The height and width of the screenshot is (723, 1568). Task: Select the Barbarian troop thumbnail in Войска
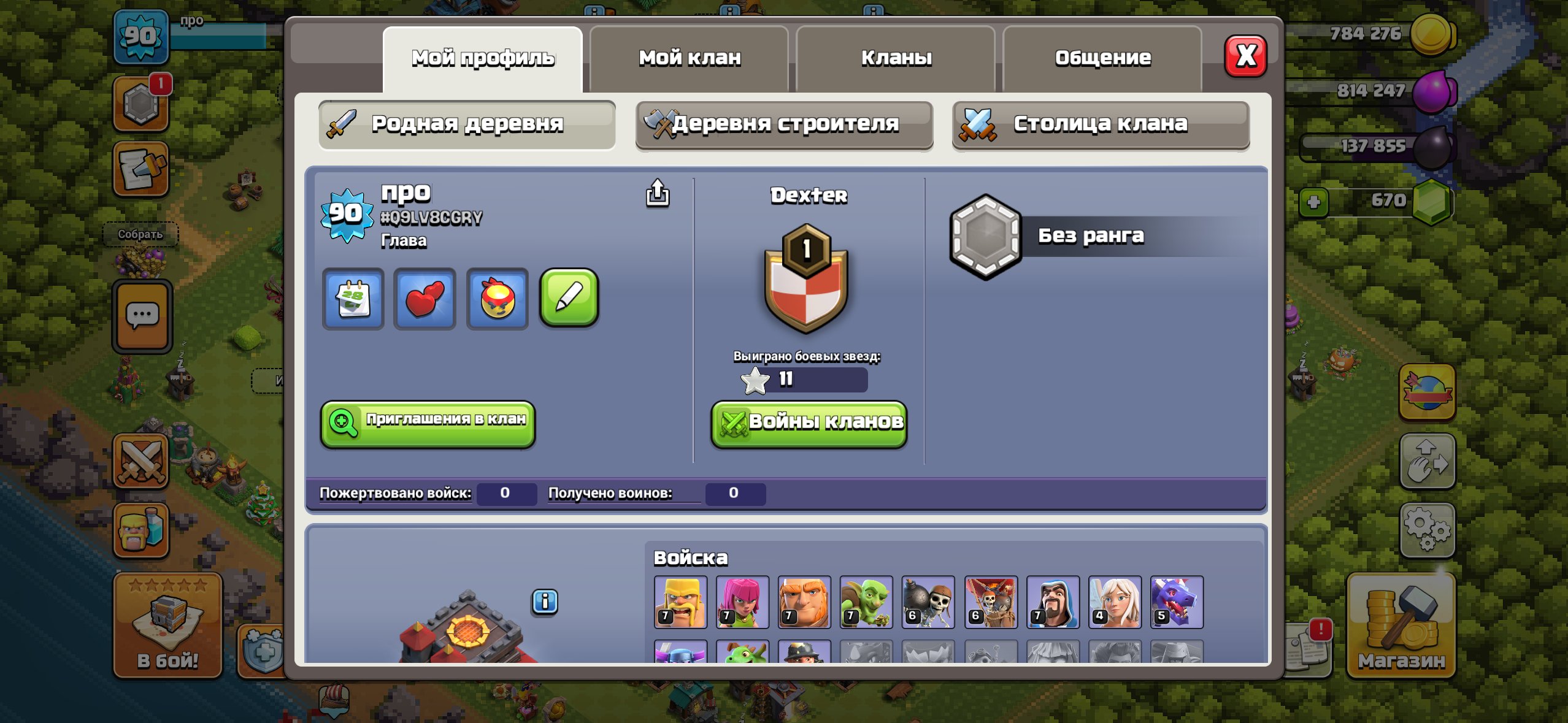click(681, 603)
